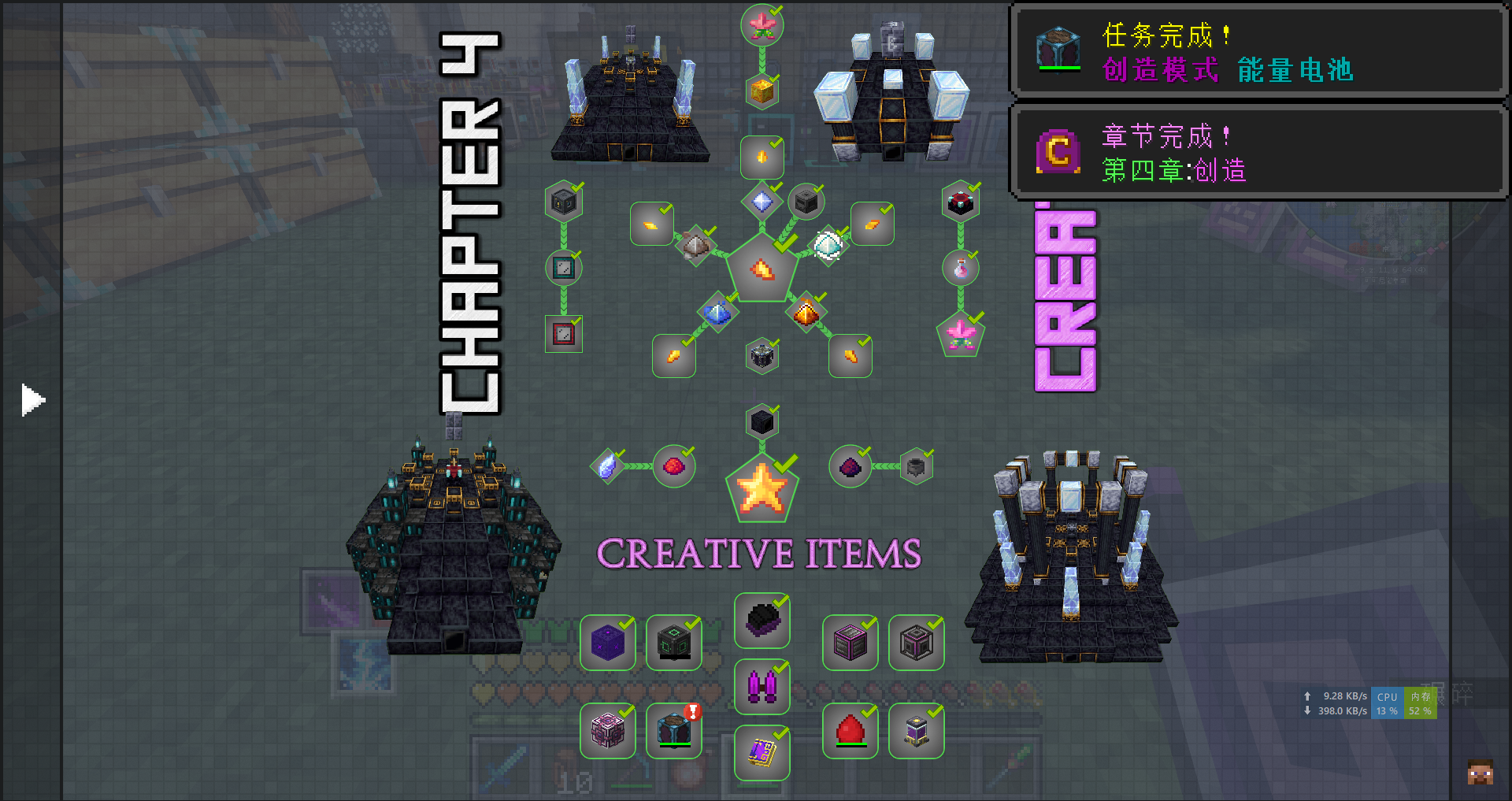
Task: Open the gold block quest node
Action: tap(762, 91)
